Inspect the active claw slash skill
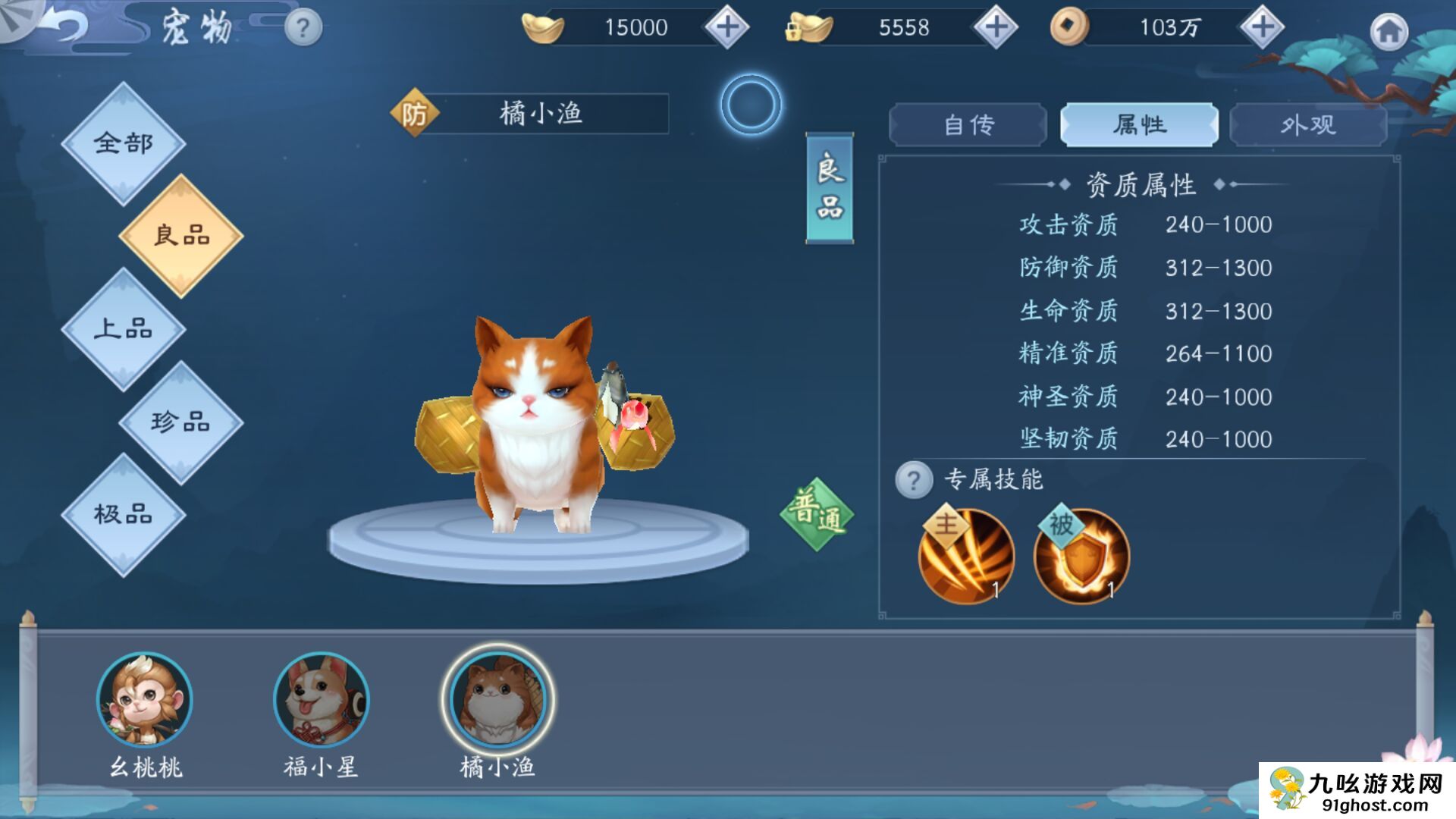The height and width of the screenshot is (819, 1456). (966, 557)
